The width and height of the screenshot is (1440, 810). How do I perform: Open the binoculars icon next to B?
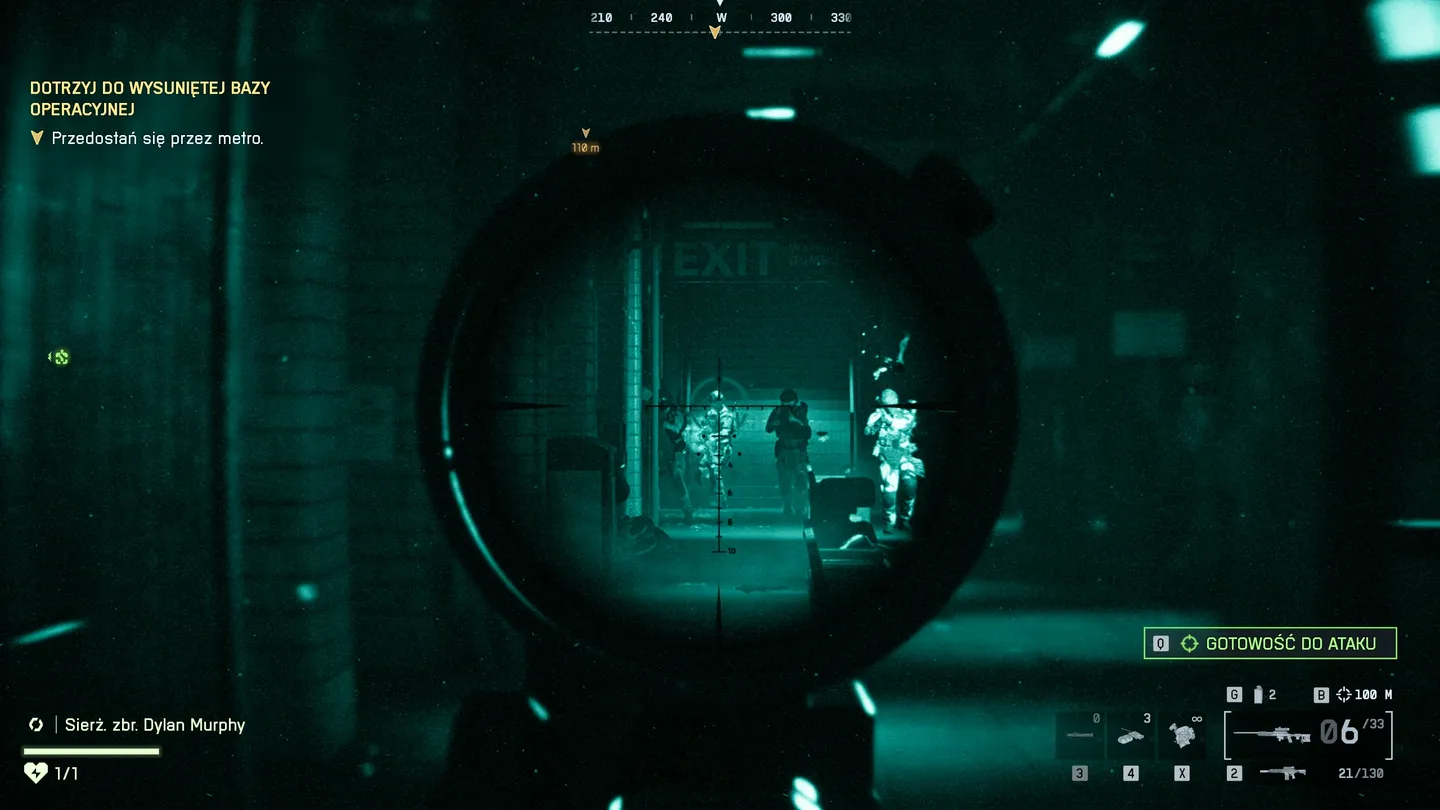1344,694
